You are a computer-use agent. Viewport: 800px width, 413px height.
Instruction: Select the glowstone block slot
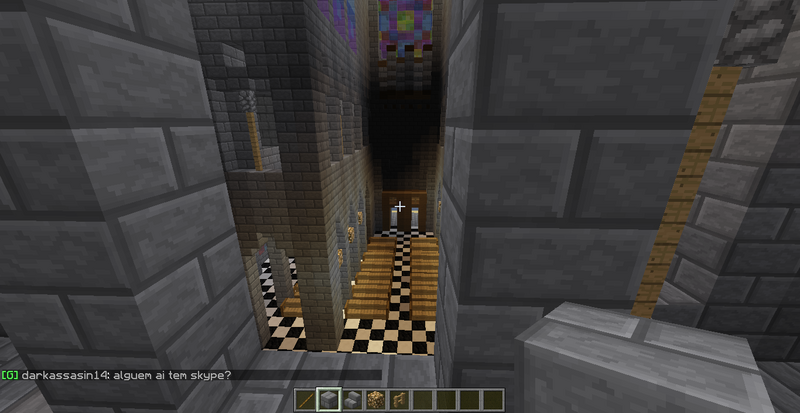tap(377, 400)
